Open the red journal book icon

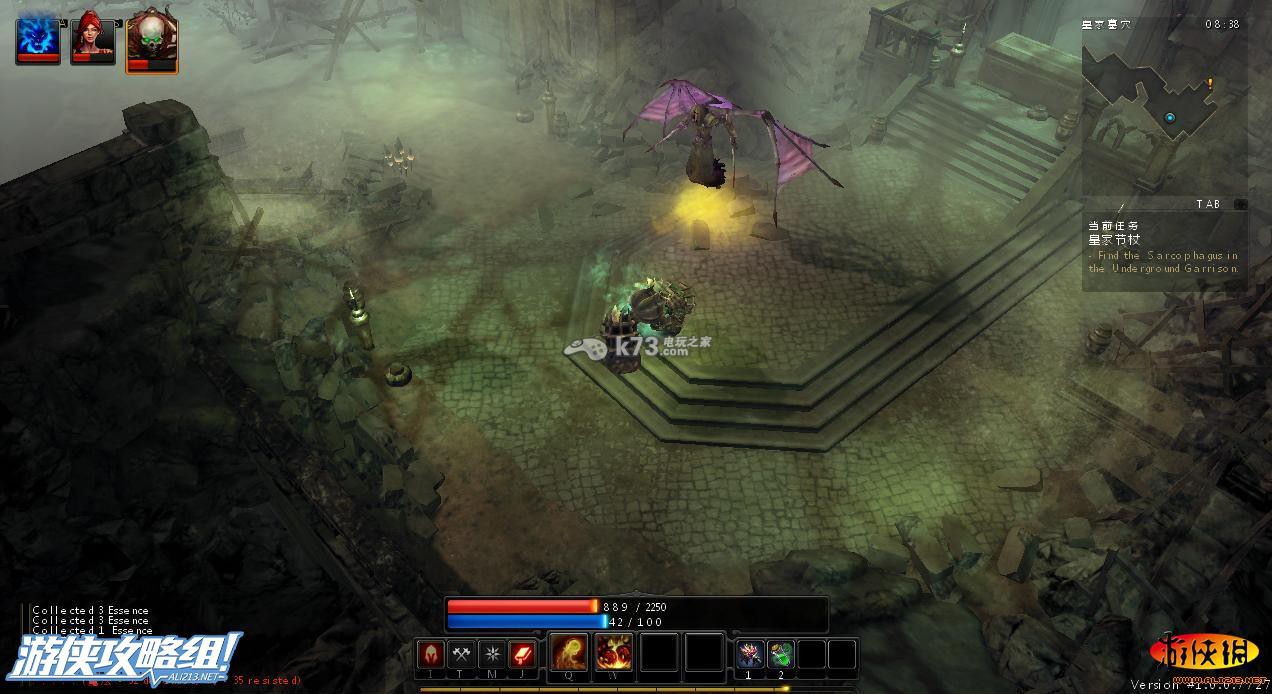[523, 655]
